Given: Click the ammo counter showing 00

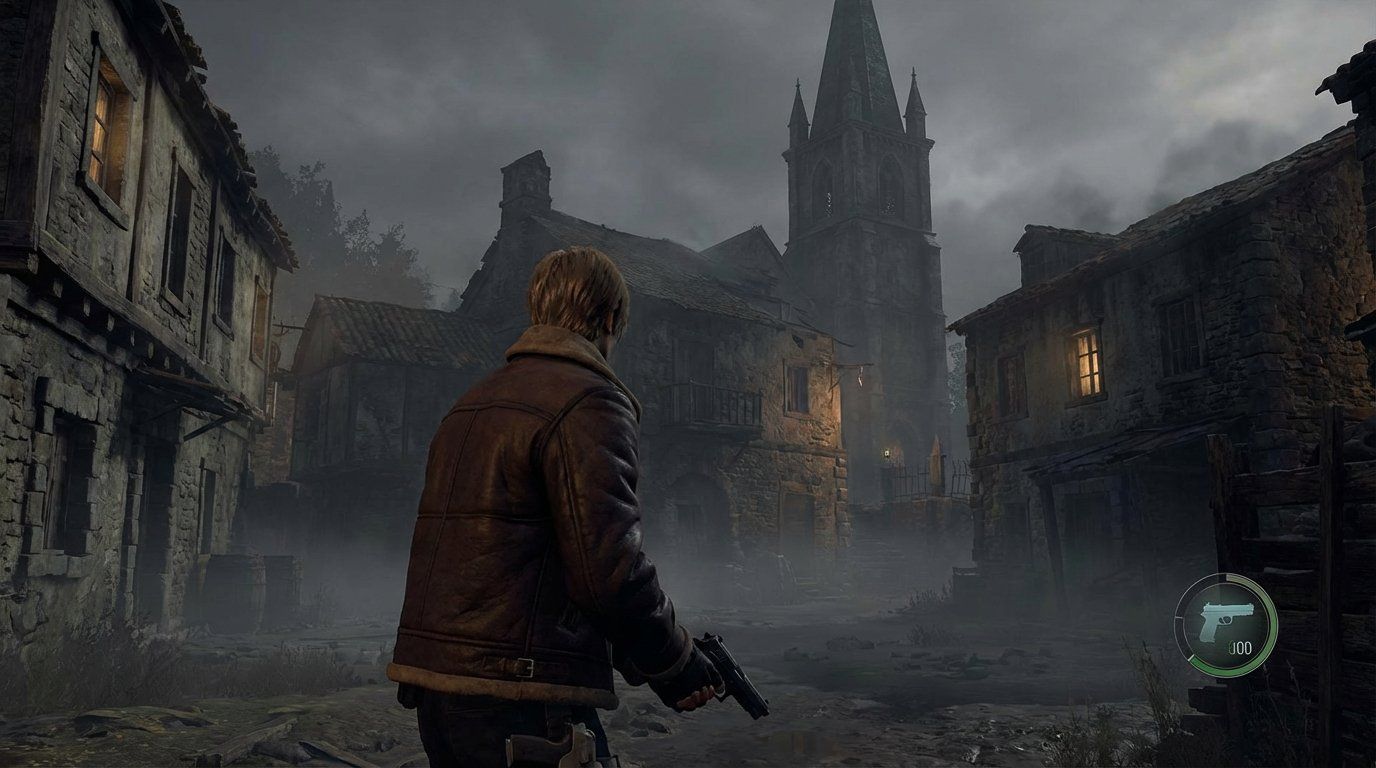Looking at the screenshot, I should tap(1242, 647).
